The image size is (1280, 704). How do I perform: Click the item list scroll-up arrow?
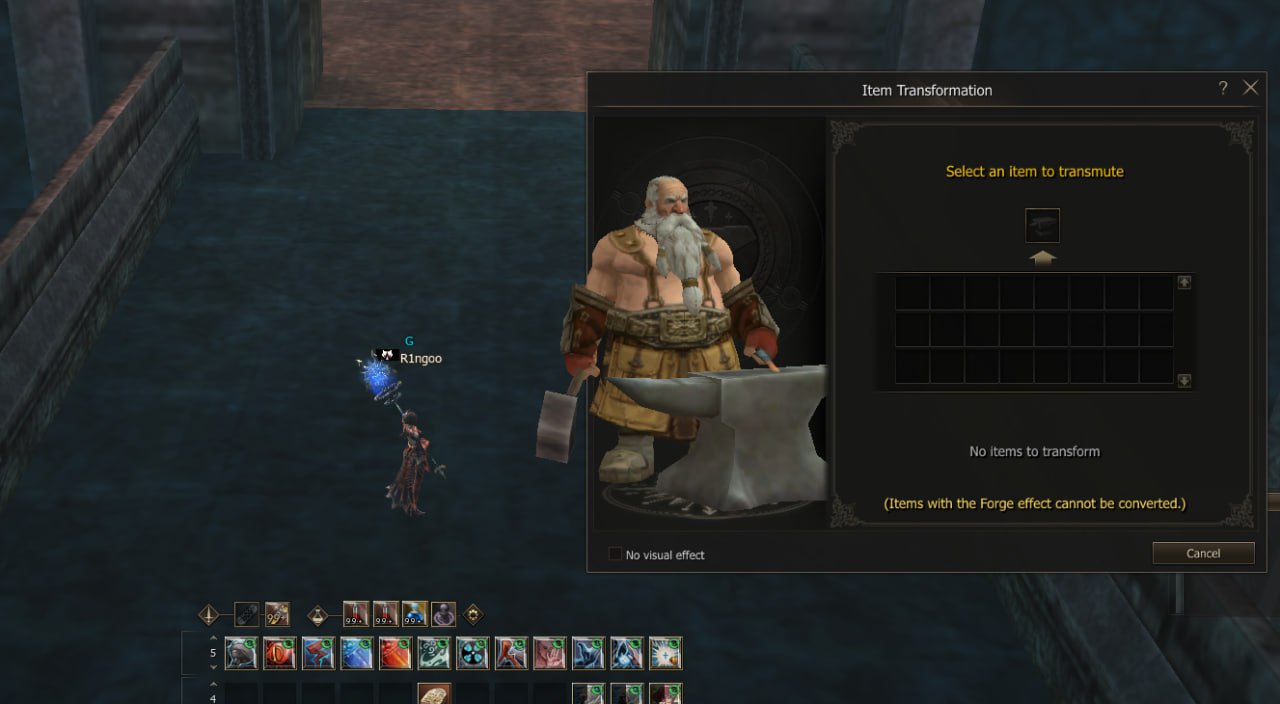pyautogui.click(x=1184, y=283)
